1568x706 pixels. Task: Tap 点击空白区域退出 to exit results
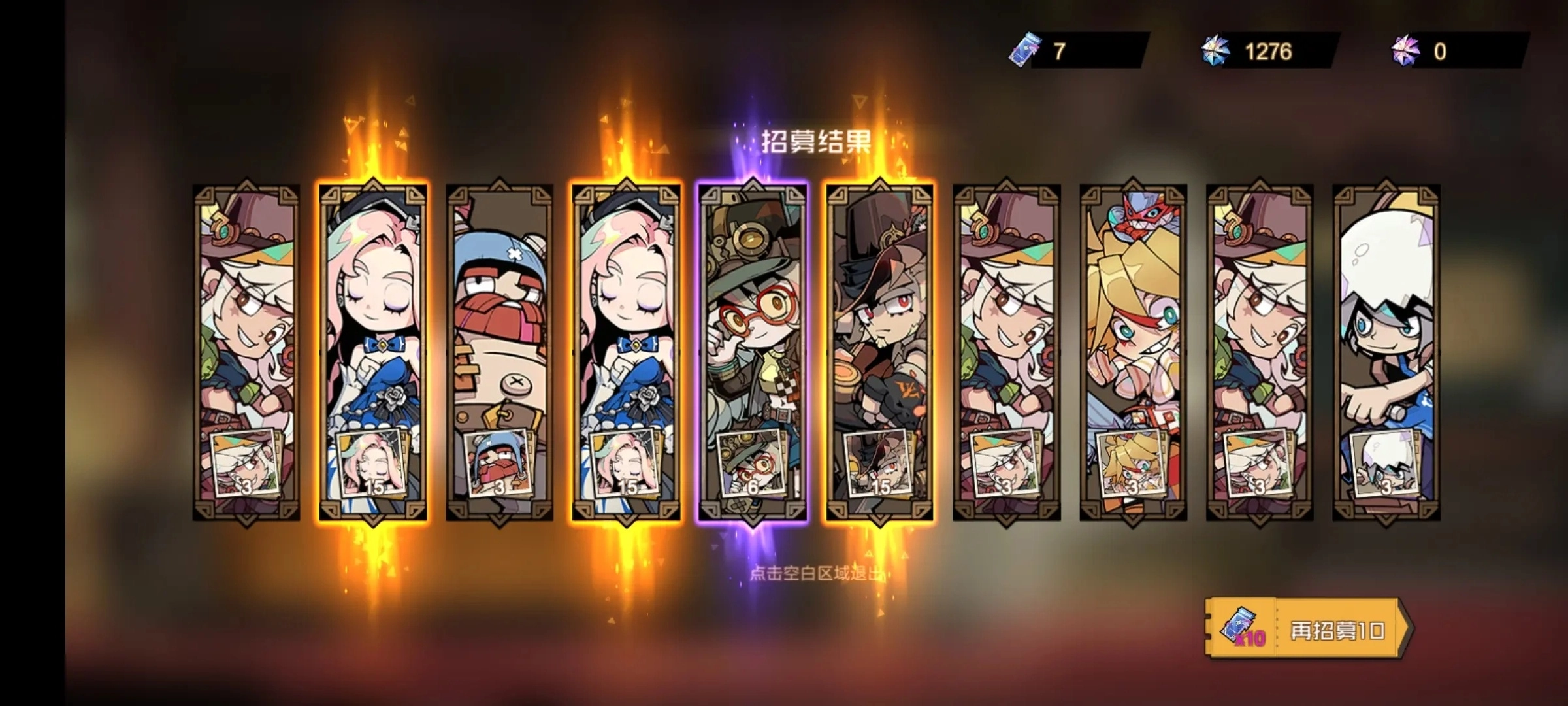(815, 574)
